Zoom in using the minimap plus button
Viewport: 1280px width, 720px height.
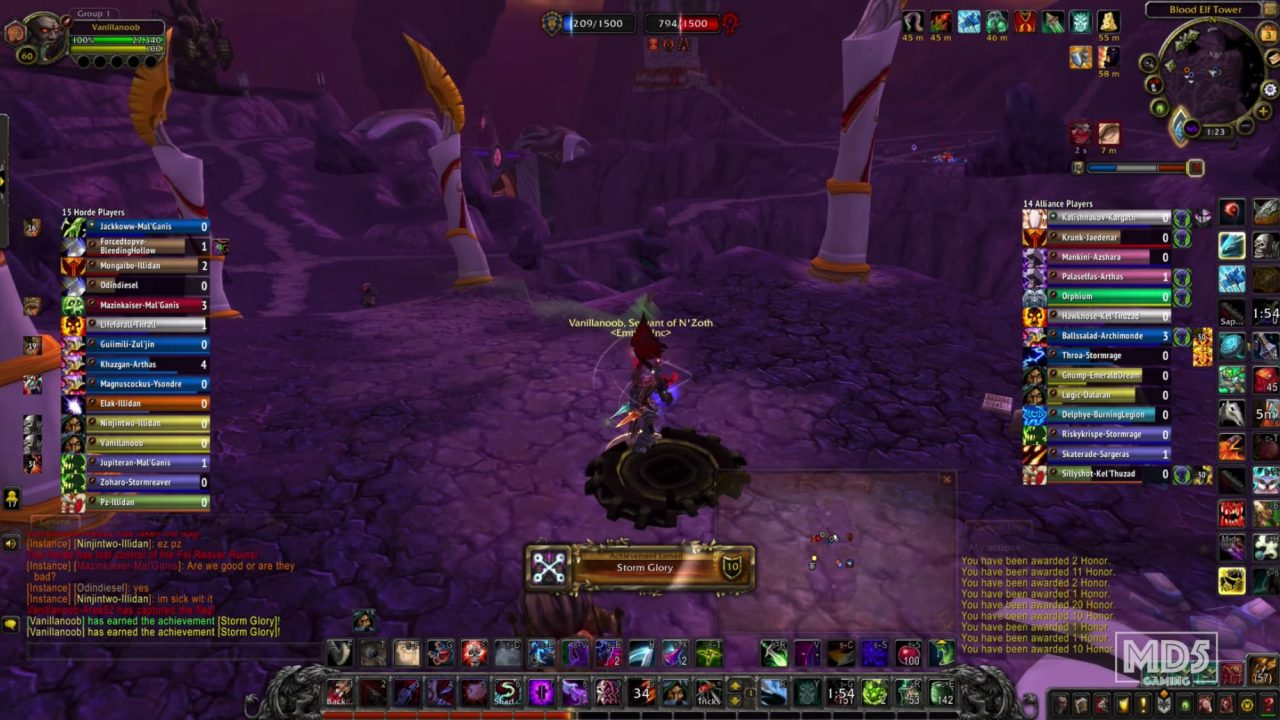click(x=1263, y=112)
